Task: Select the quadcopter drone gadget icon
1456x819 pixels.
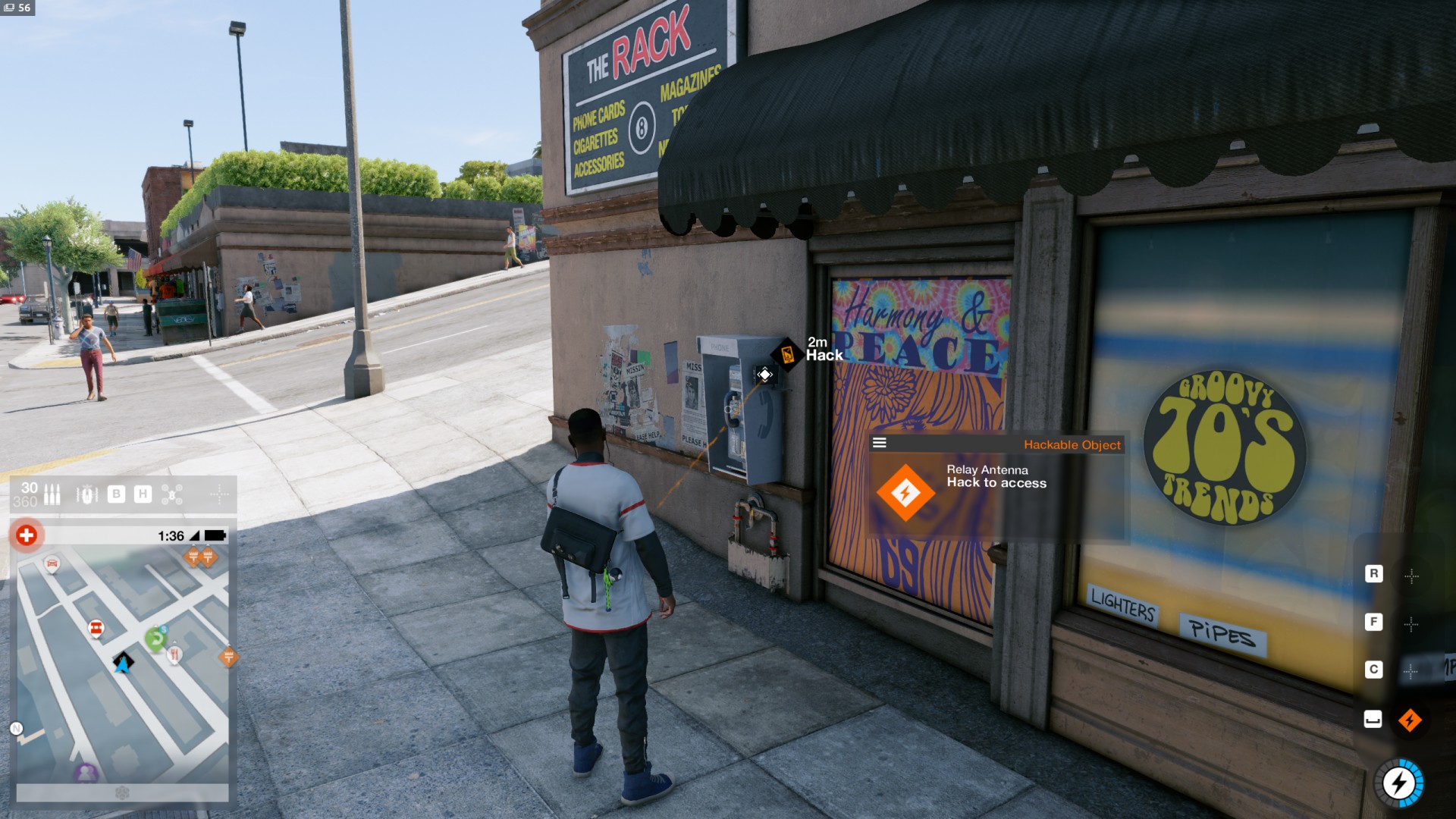Action: [172, 494]
